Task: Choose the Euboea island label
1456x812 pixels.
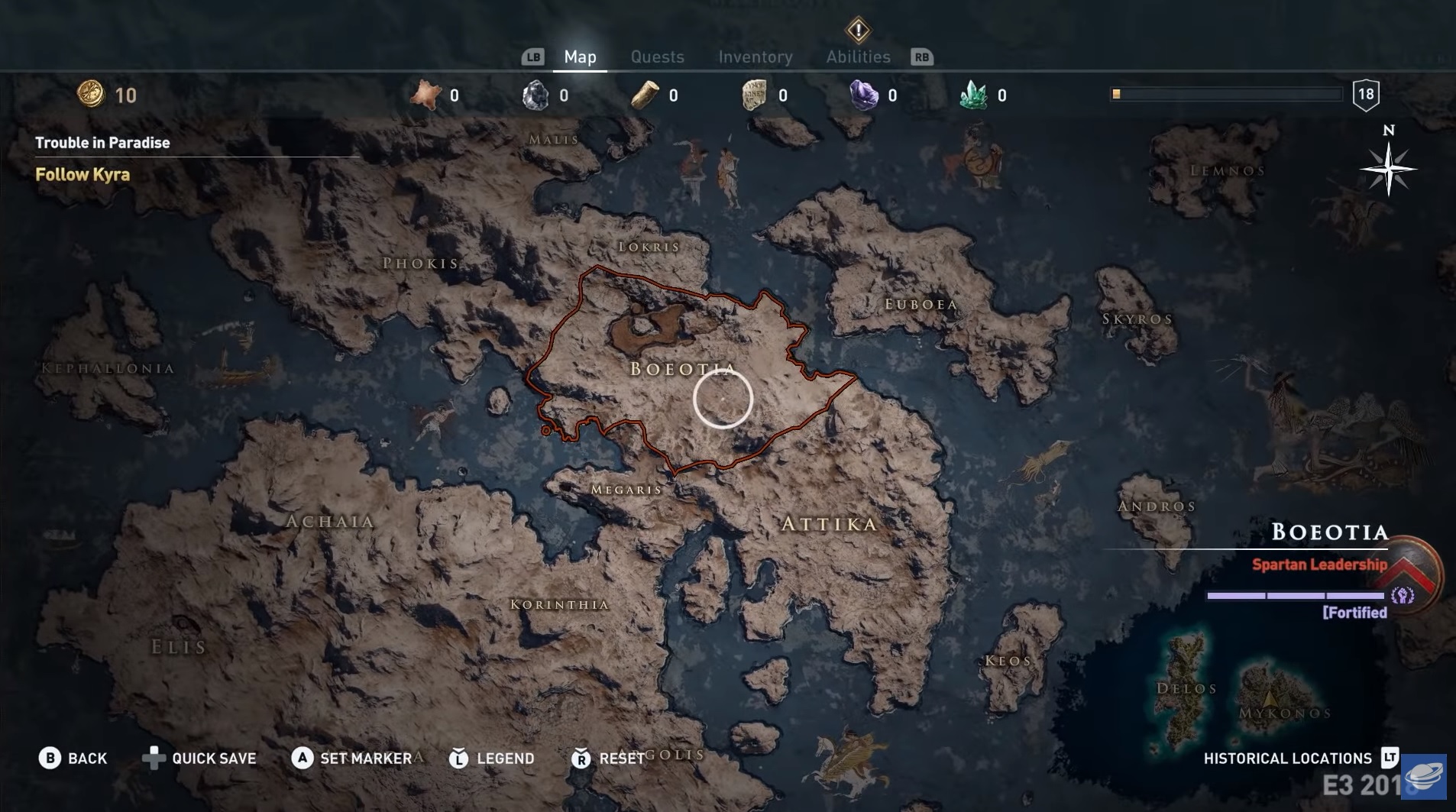Action: 921,304
